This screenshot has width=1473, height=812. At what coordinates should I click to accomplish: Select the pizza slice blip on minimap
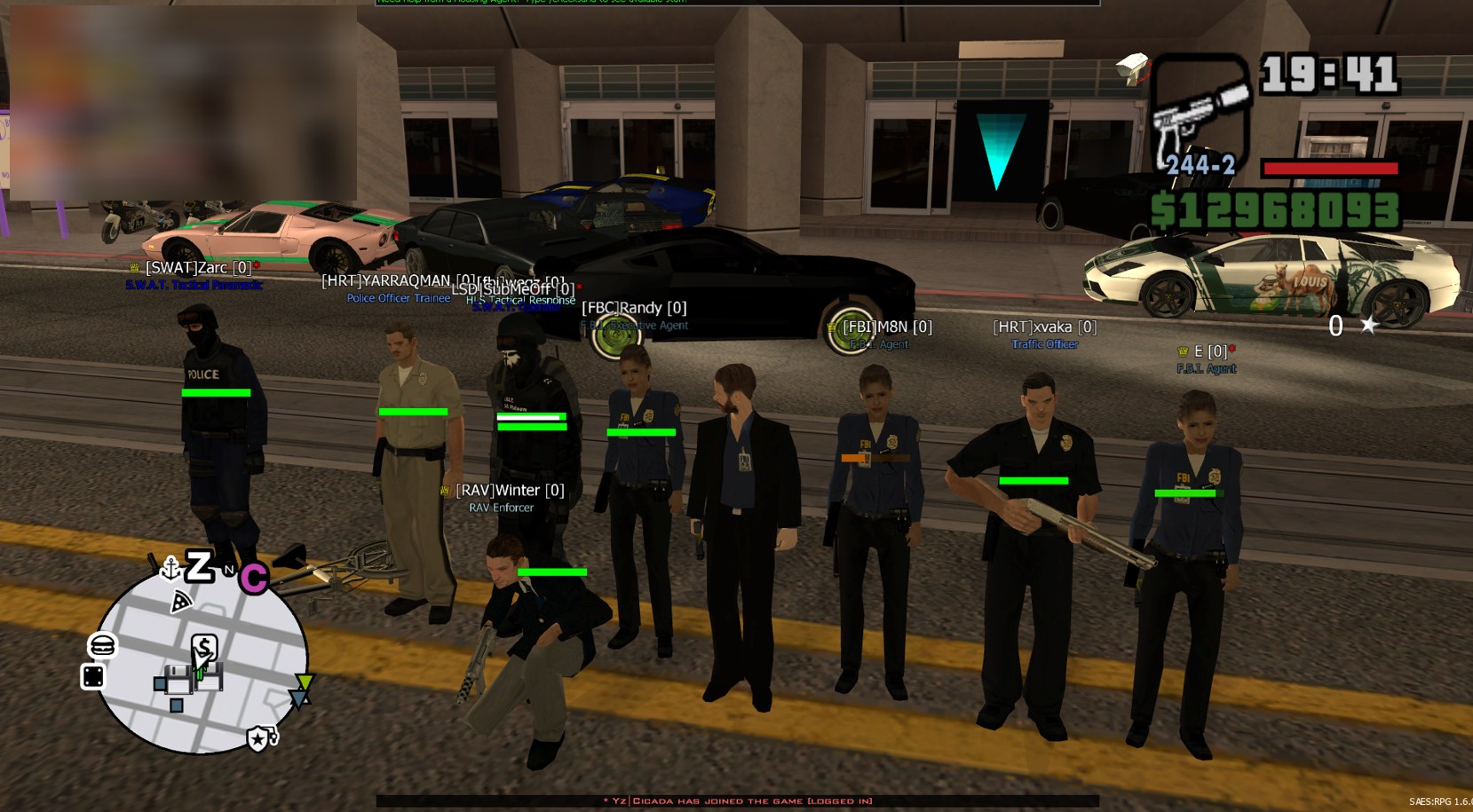click(181, 603)
